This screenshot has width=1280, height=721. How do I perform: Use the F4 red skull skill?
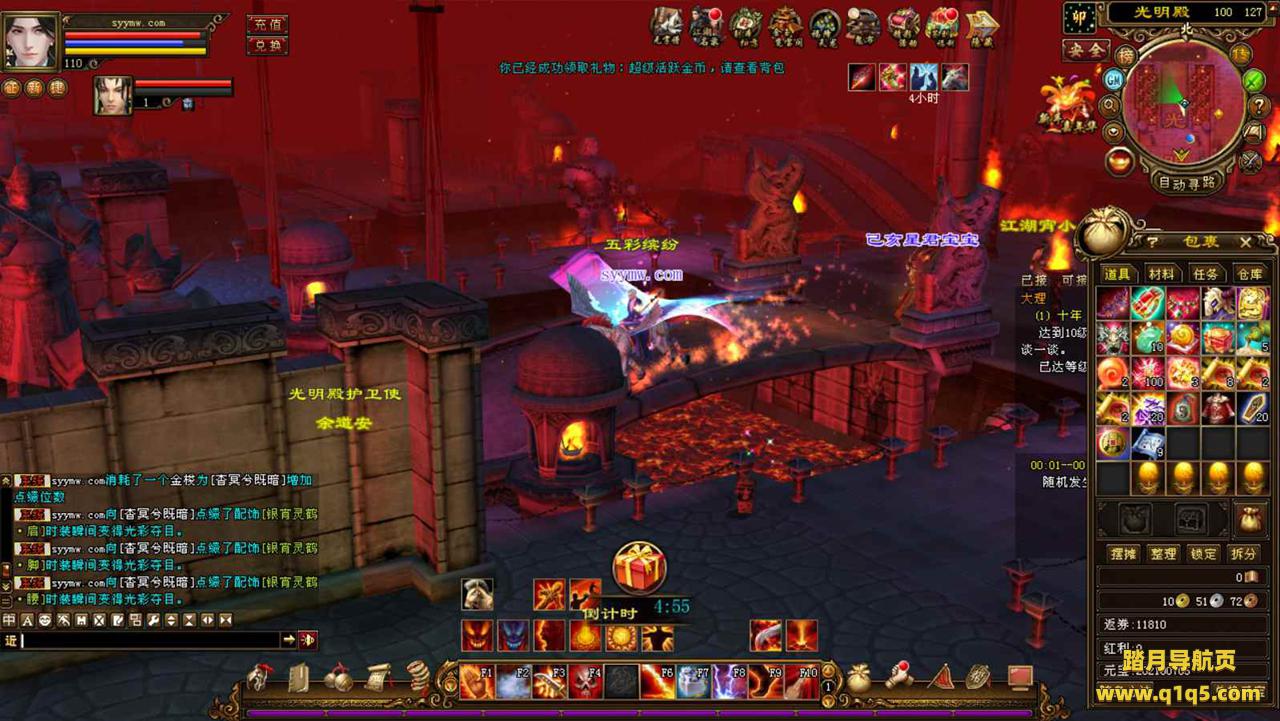(x=585, y=682)
